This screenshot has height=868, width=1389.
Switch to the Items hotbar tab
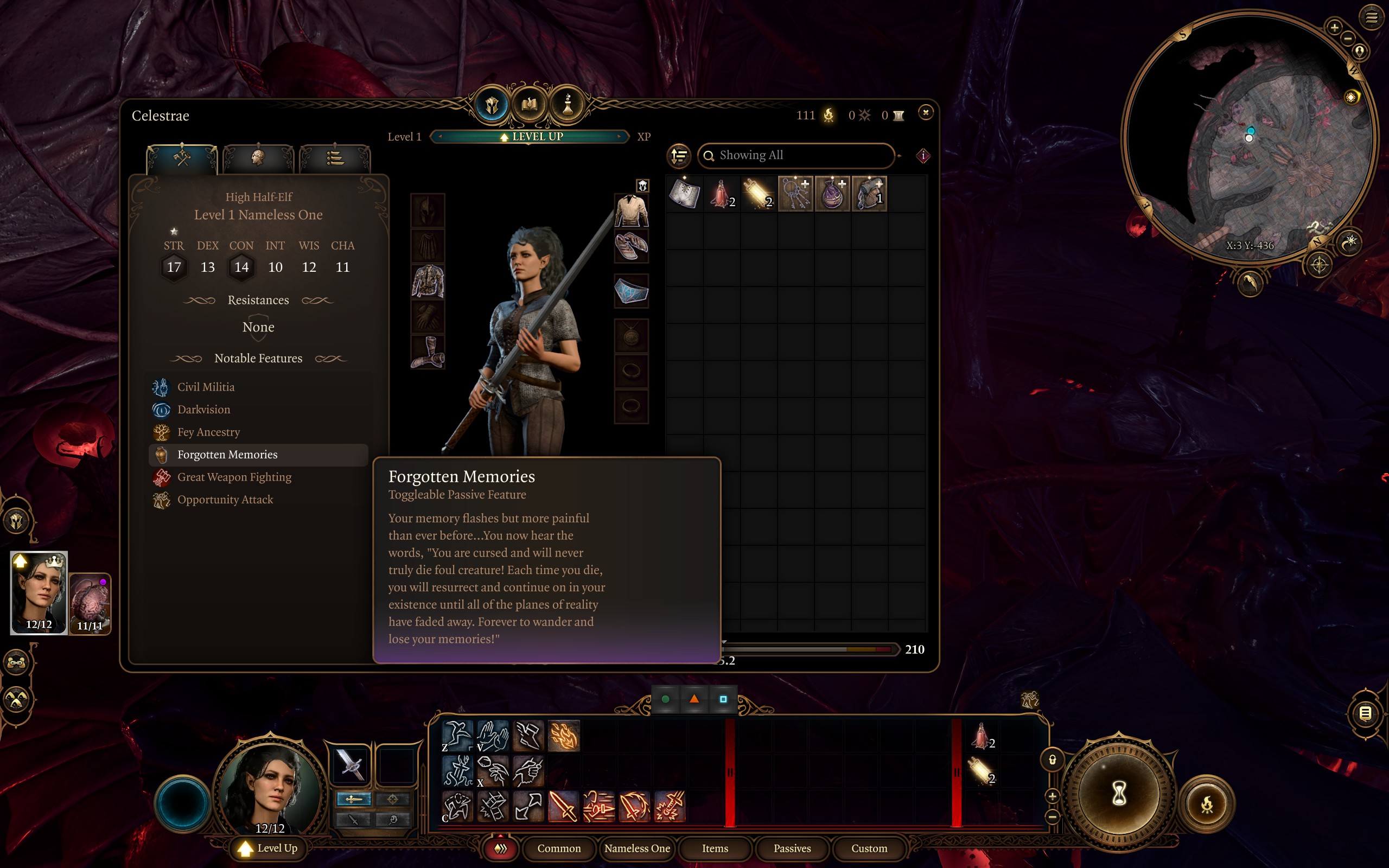[715, 848]
